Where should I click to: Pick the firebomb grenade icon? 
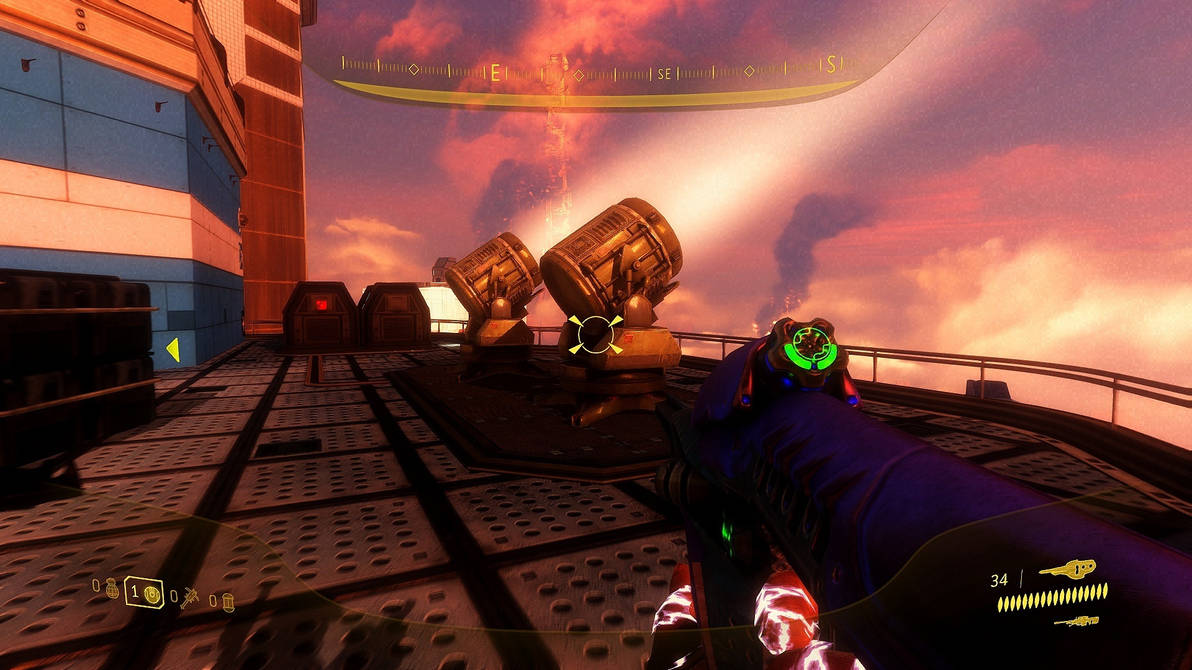[228, 601]
